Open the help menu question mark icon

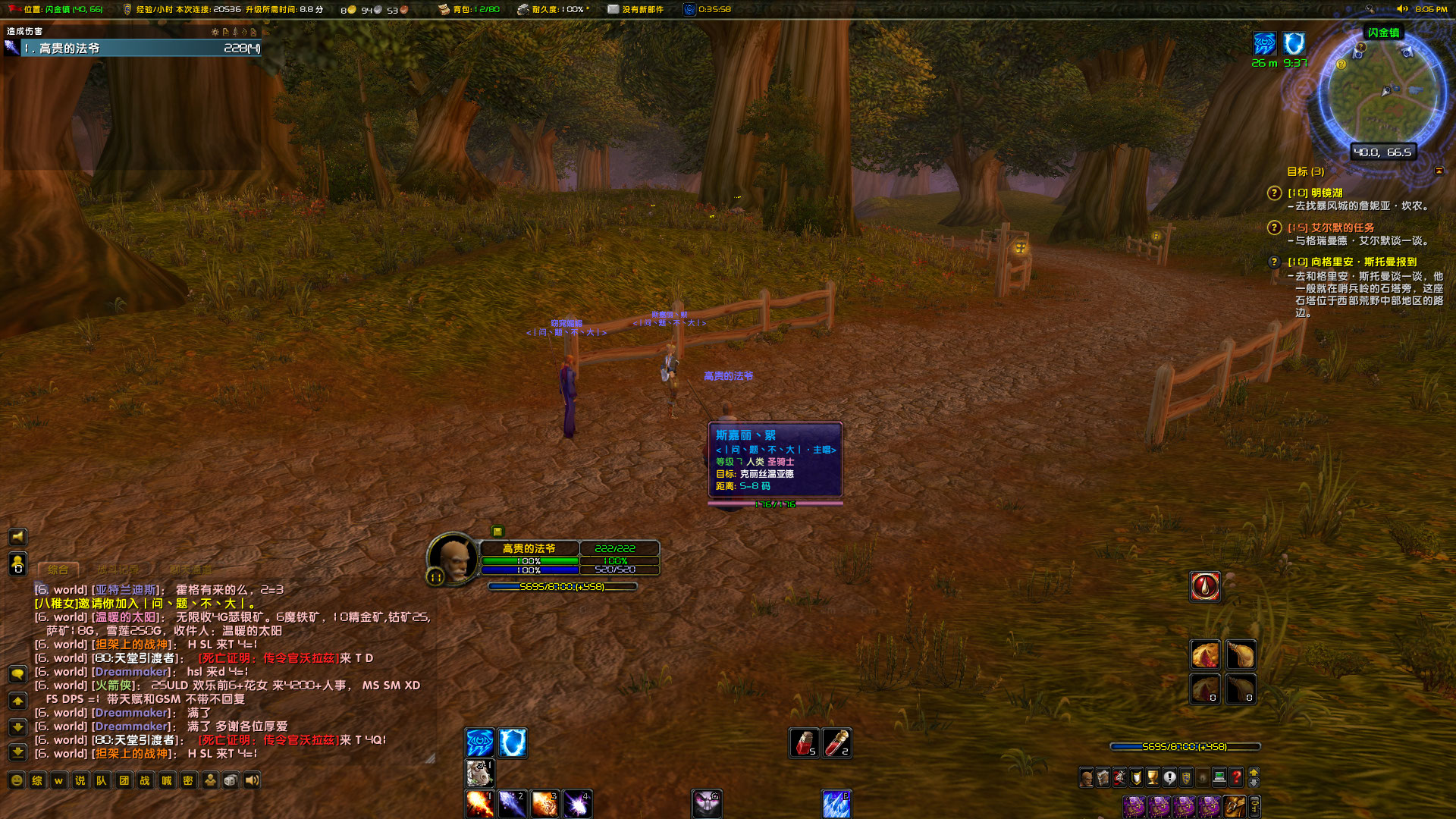click(1236, 777)
